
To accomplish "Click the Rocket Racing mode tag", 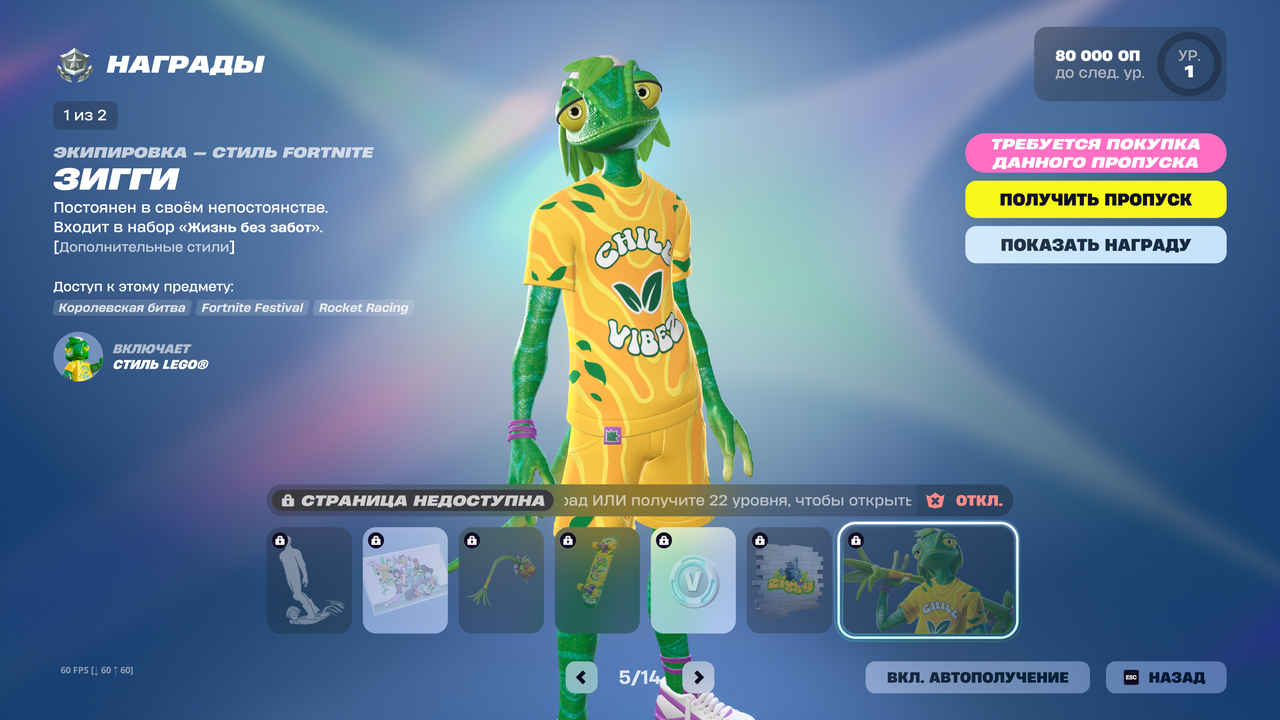I will click(364, 308).
